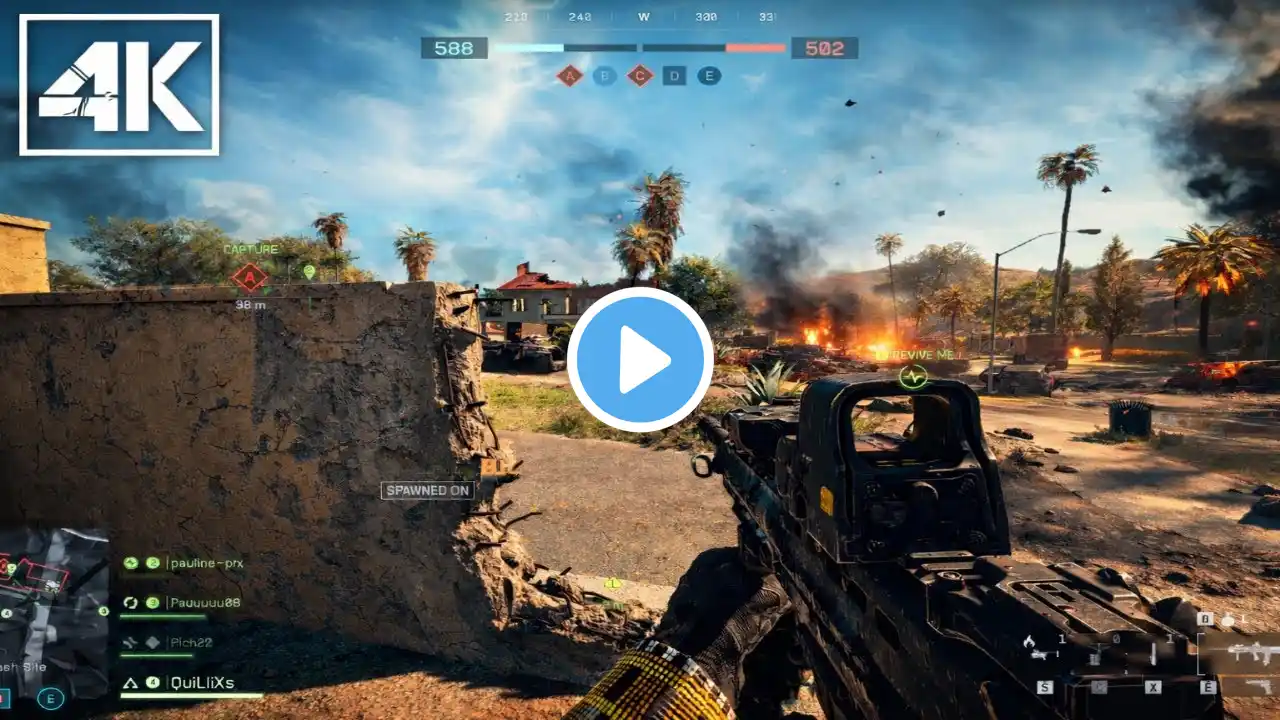Select objective D in the top flag row

(674, 76)
